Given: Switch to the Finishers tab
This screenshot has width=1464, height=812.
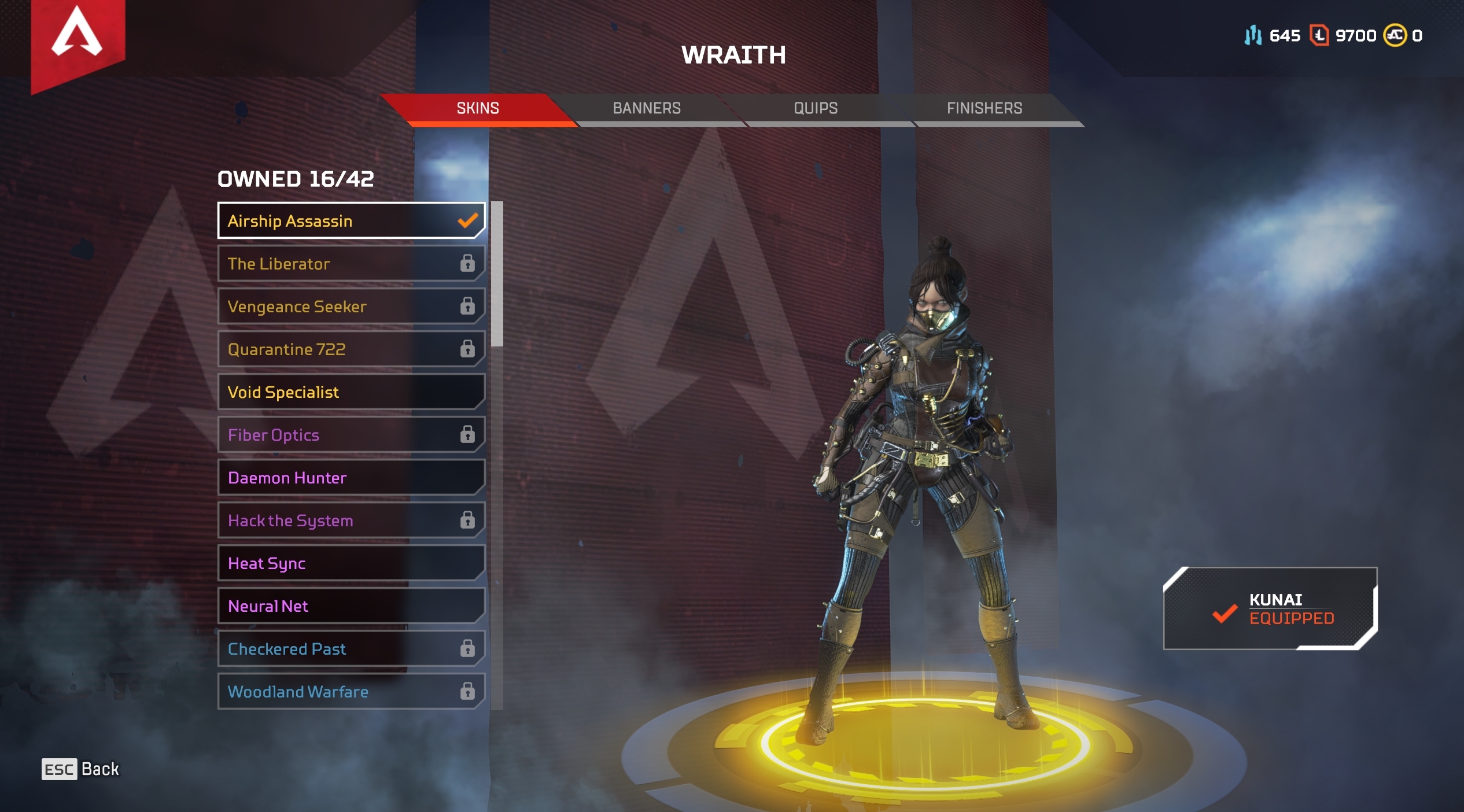Looking at the screenshot, I should 984,108.
